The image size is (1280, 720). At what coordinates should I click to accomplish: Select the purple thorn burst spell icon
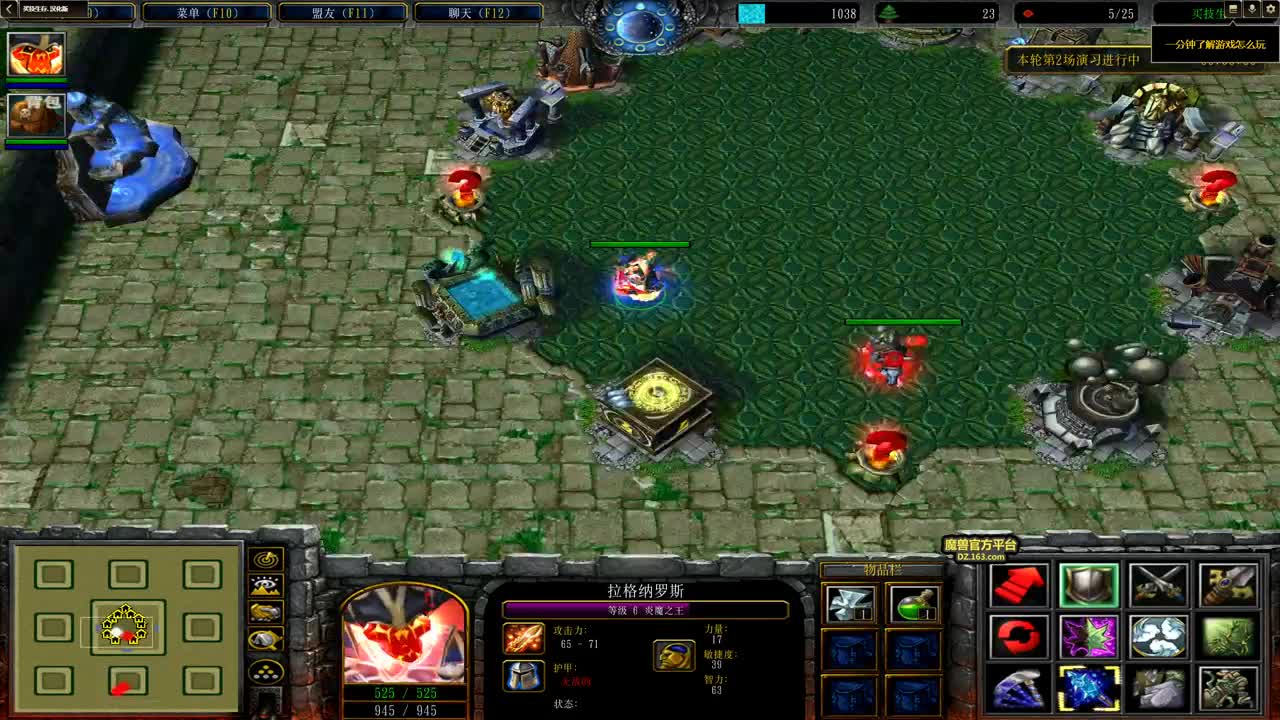pyautogui.click(x=1087, y=637)
